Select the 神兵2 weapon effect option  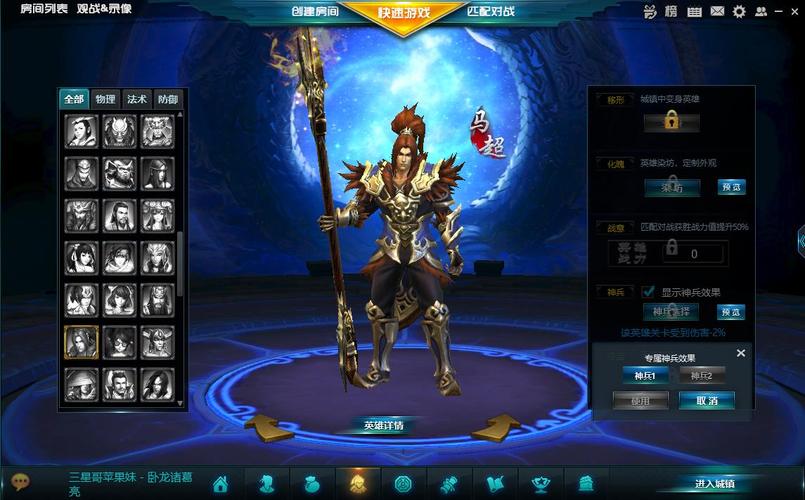coord(702,376)
